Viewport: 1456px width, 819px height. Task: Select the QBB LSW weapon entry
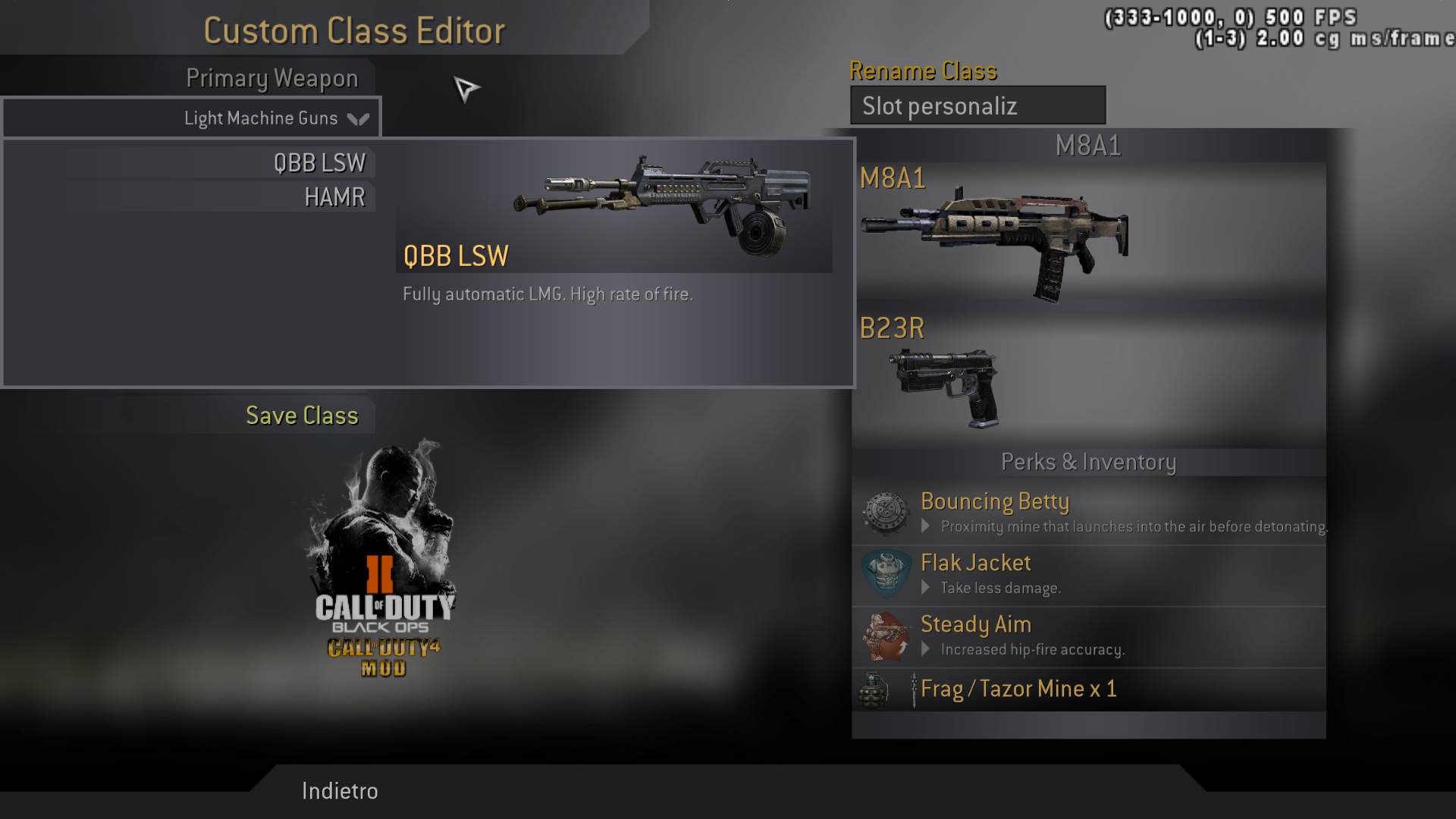(x=319, y=163)
